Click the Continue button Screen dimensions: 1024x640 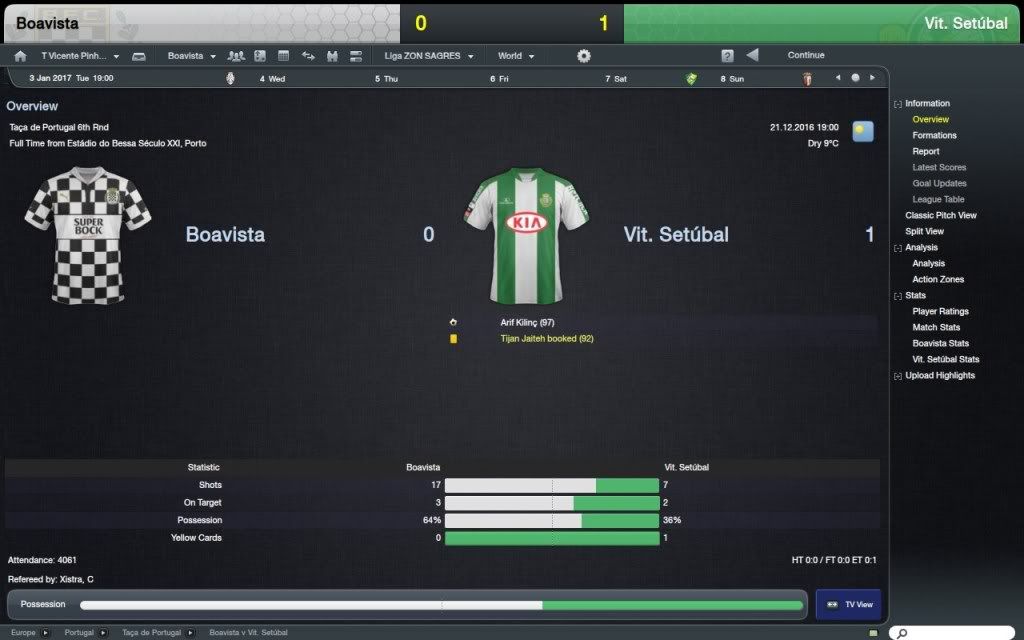[805, 56]
